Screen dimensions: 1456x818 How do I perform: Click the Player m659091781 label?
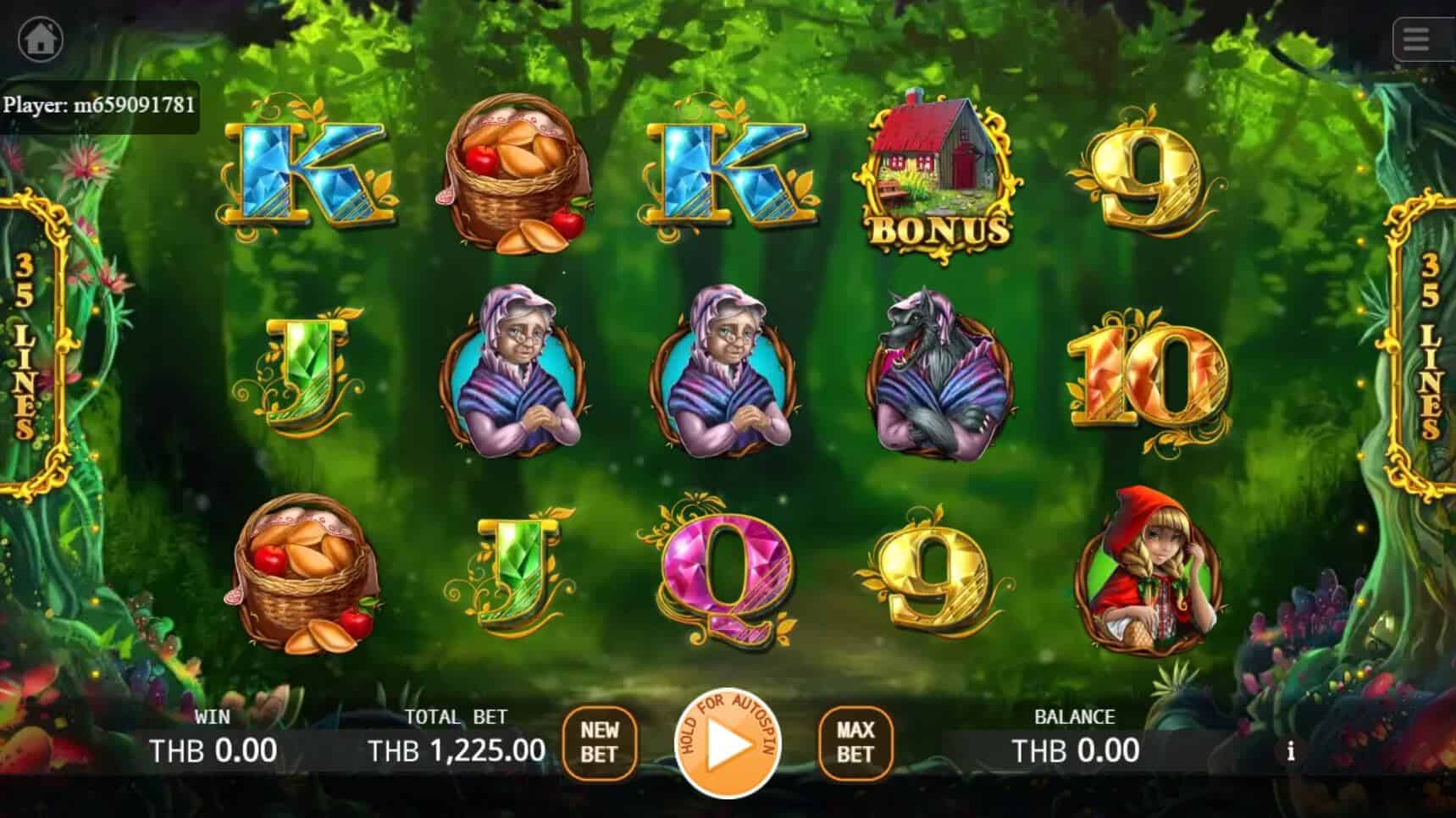point(102,106)
